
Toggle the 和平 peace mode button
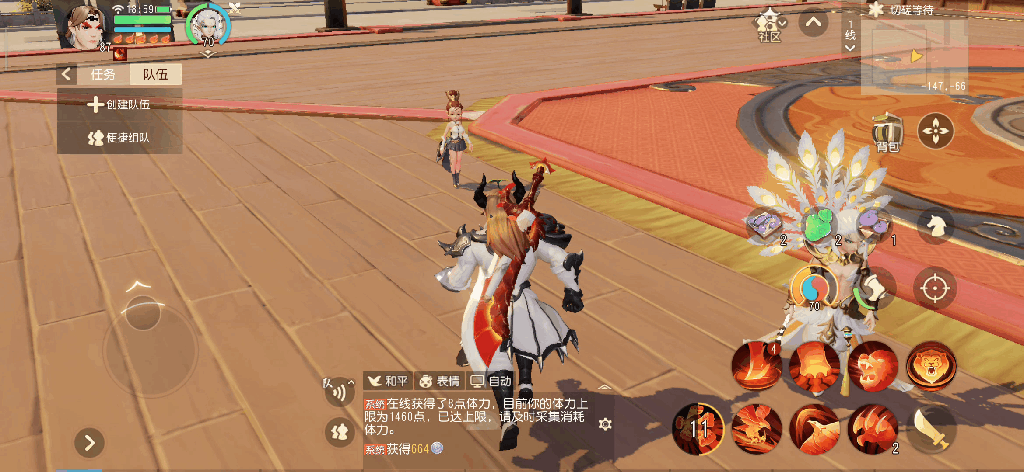388,381
